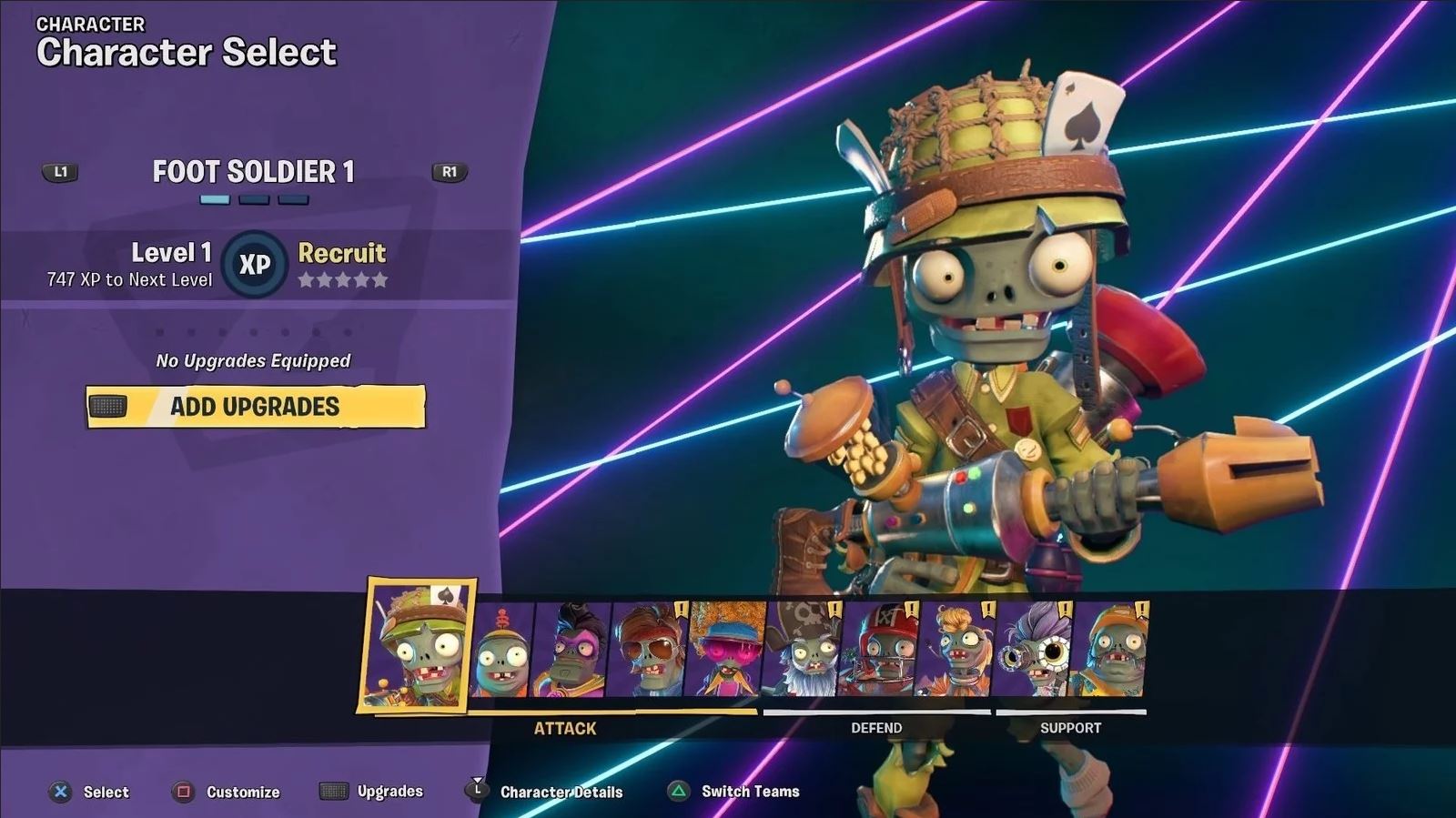Screen dimensions: 1456x818
Task: Open the Add Upgrades button
Action: [256, 407]
